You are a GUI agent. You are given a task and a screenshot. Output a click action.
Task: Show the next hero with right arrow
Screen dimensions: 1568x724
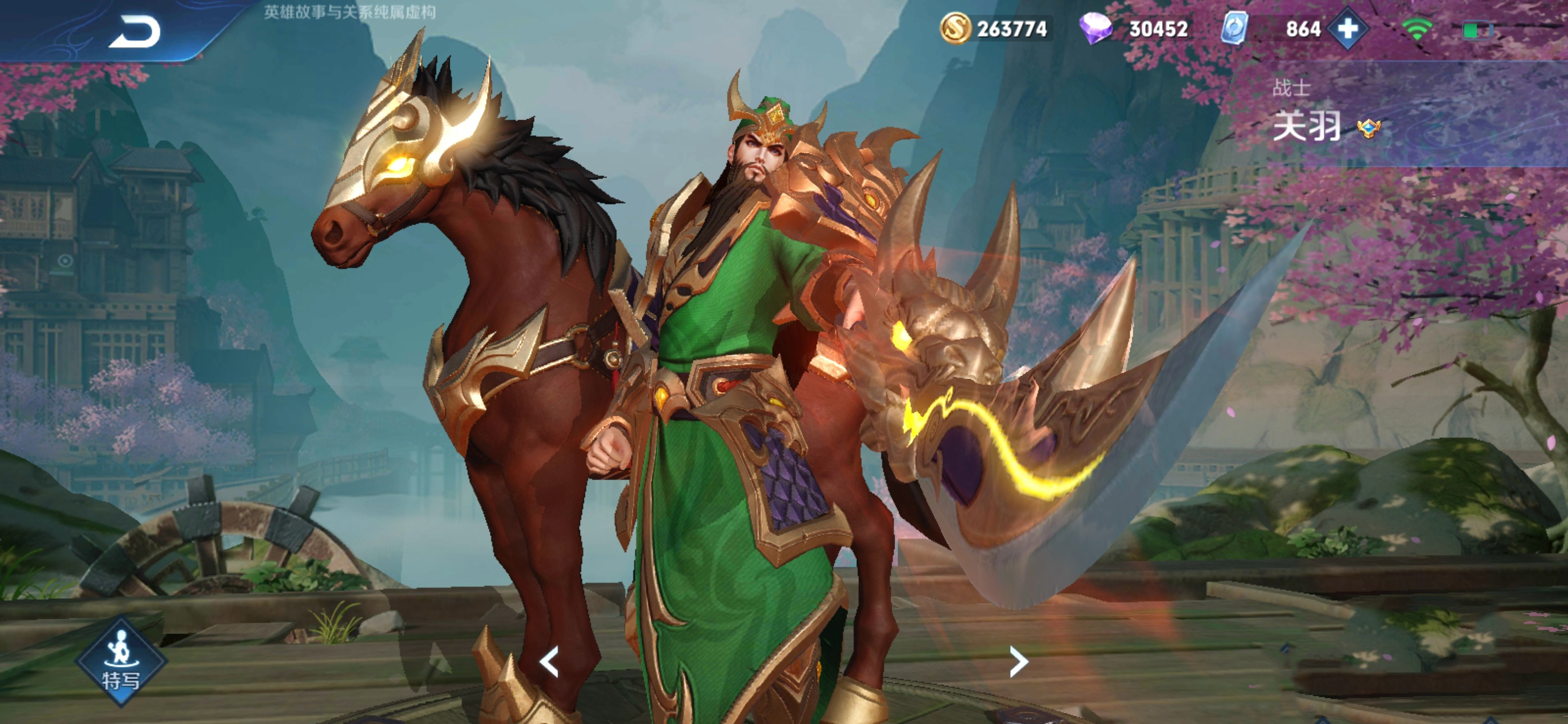[x=1018, y=662]
